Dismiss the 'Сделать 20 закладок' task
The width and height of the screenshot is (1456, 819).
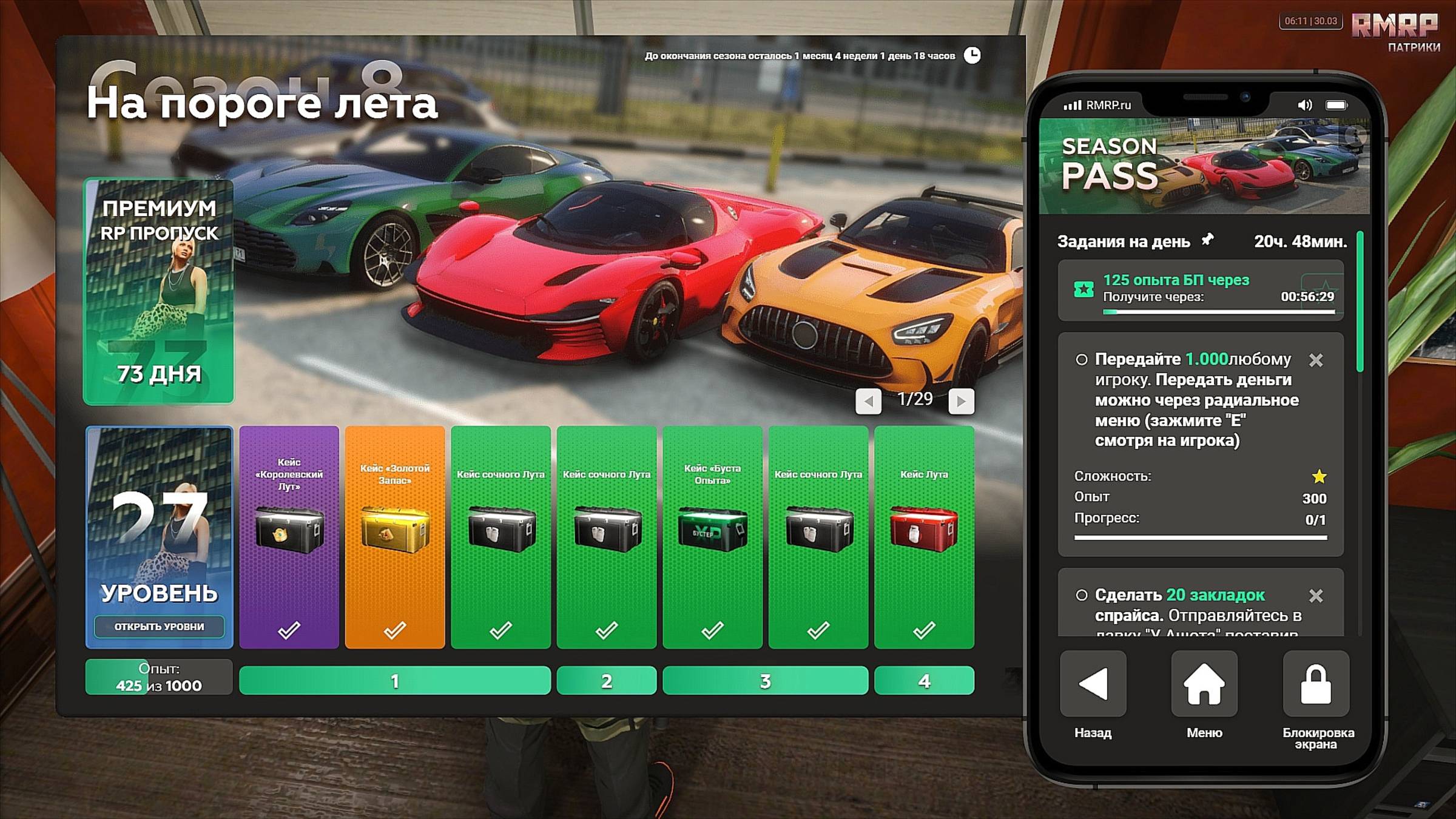tap(1315, 596)
